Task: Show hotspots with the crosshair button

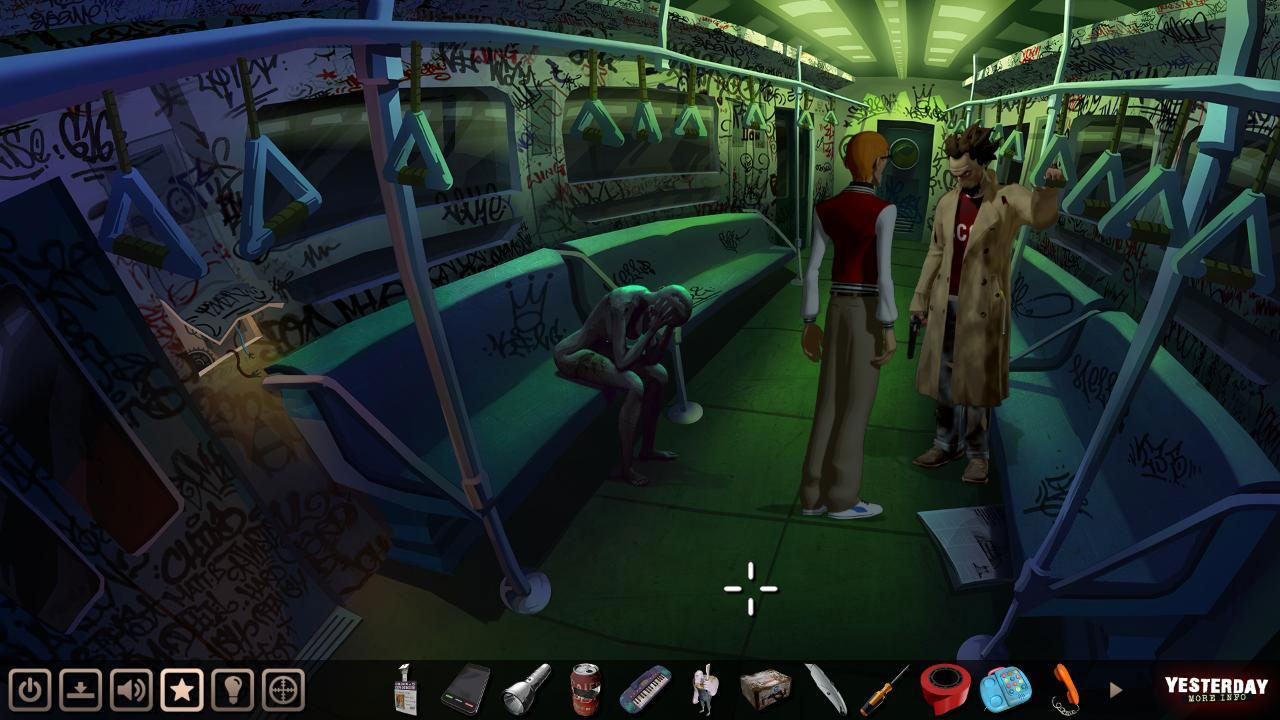Action: click(x=283, y=690)
